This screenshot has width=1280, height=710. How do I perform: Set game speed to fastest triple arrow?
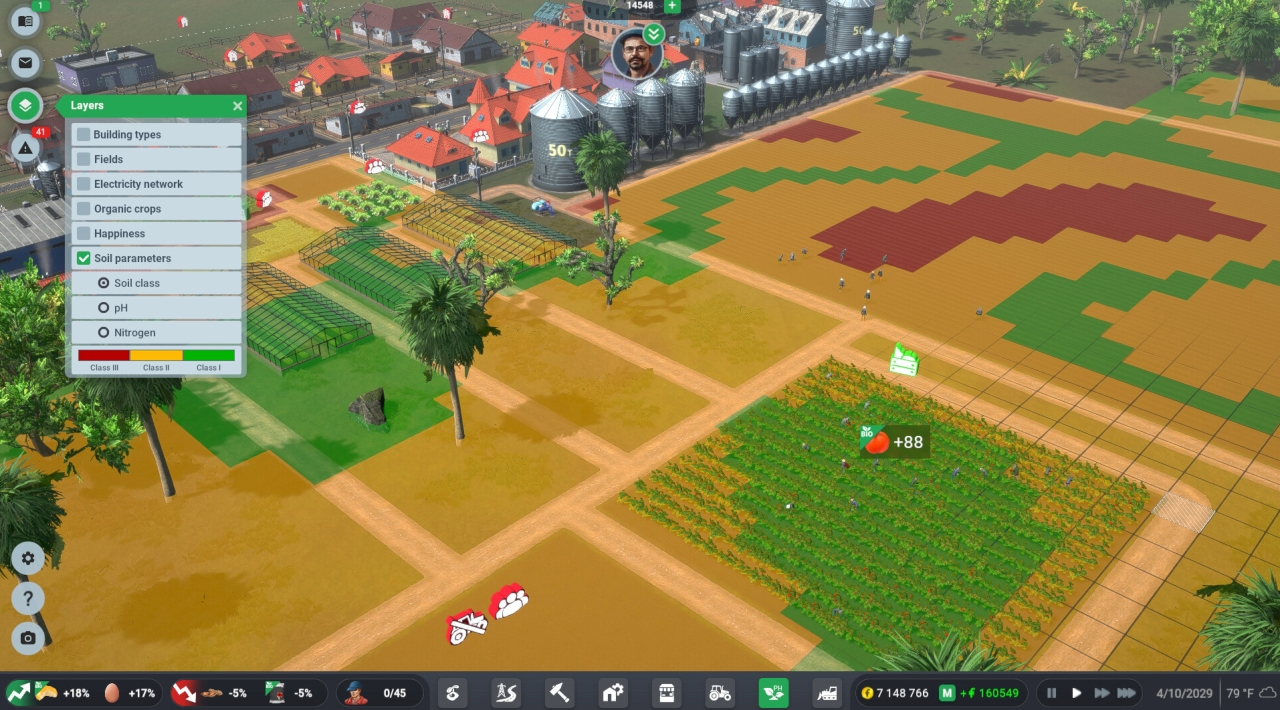1126,692
